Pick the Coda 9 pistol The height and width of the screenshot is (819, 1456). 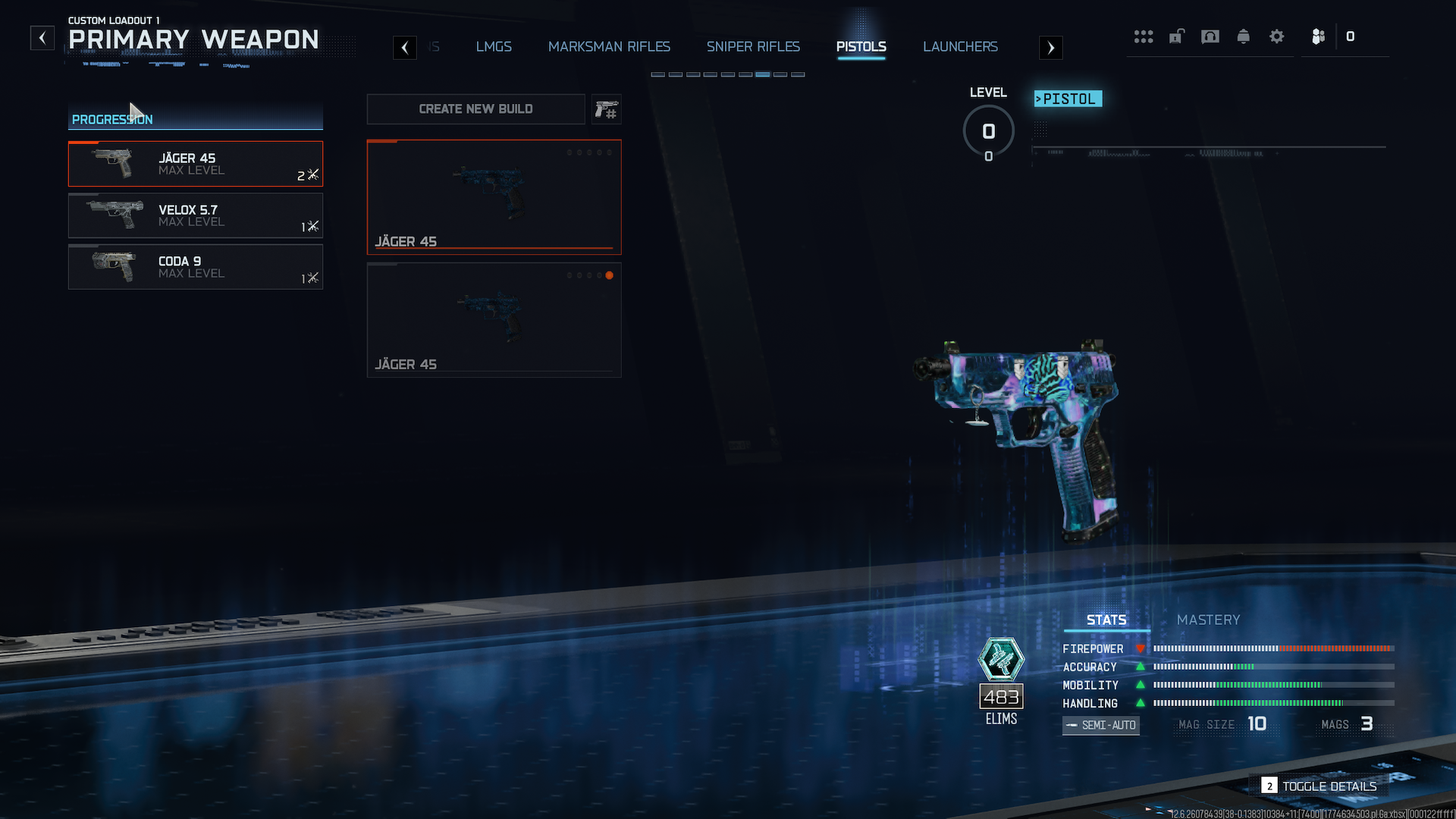click(196, 267)
